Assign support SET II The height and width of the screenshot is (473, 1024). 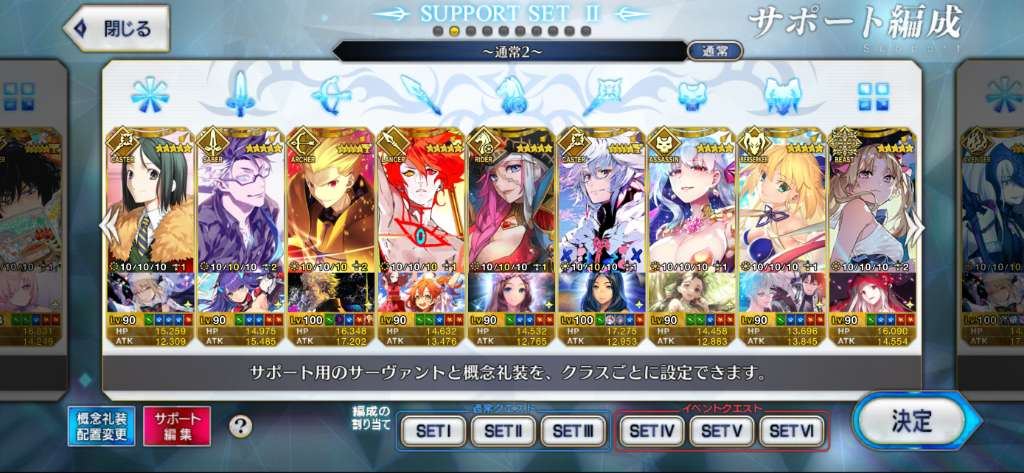[503, 431]
